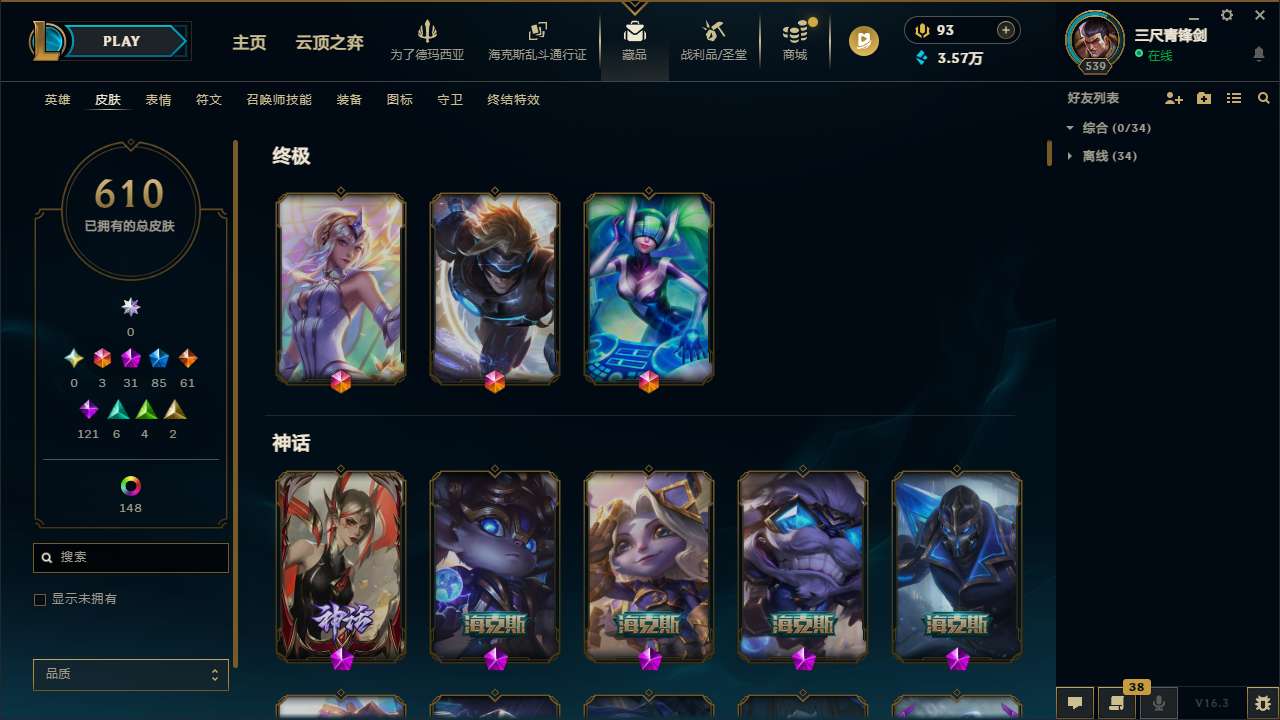1280x720 pixels.
Task: Click the 搜索 search input field
Action: click(130, 557)
